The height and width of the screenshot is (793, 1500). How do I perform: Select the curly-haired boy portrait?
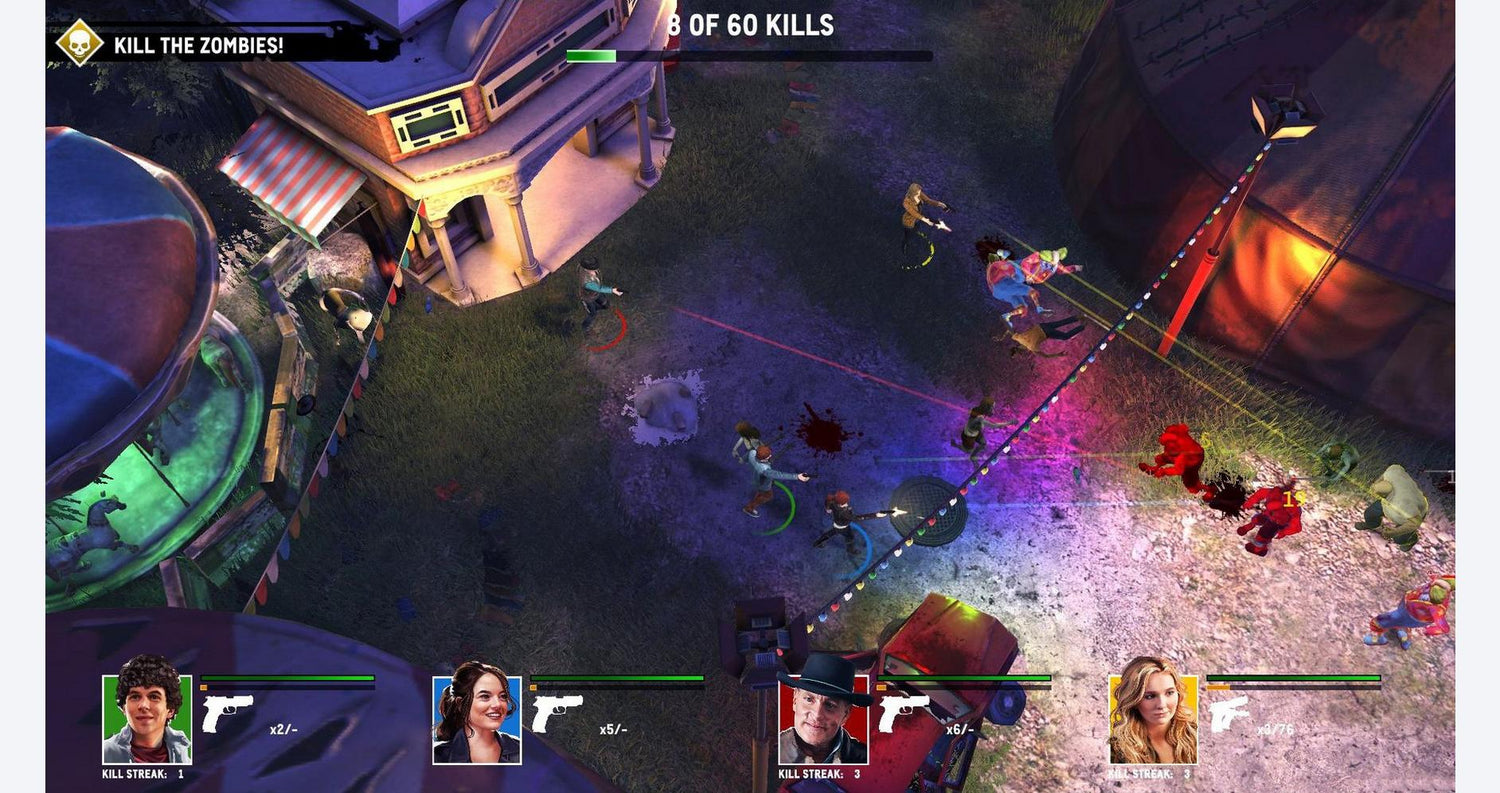point(147,718)
